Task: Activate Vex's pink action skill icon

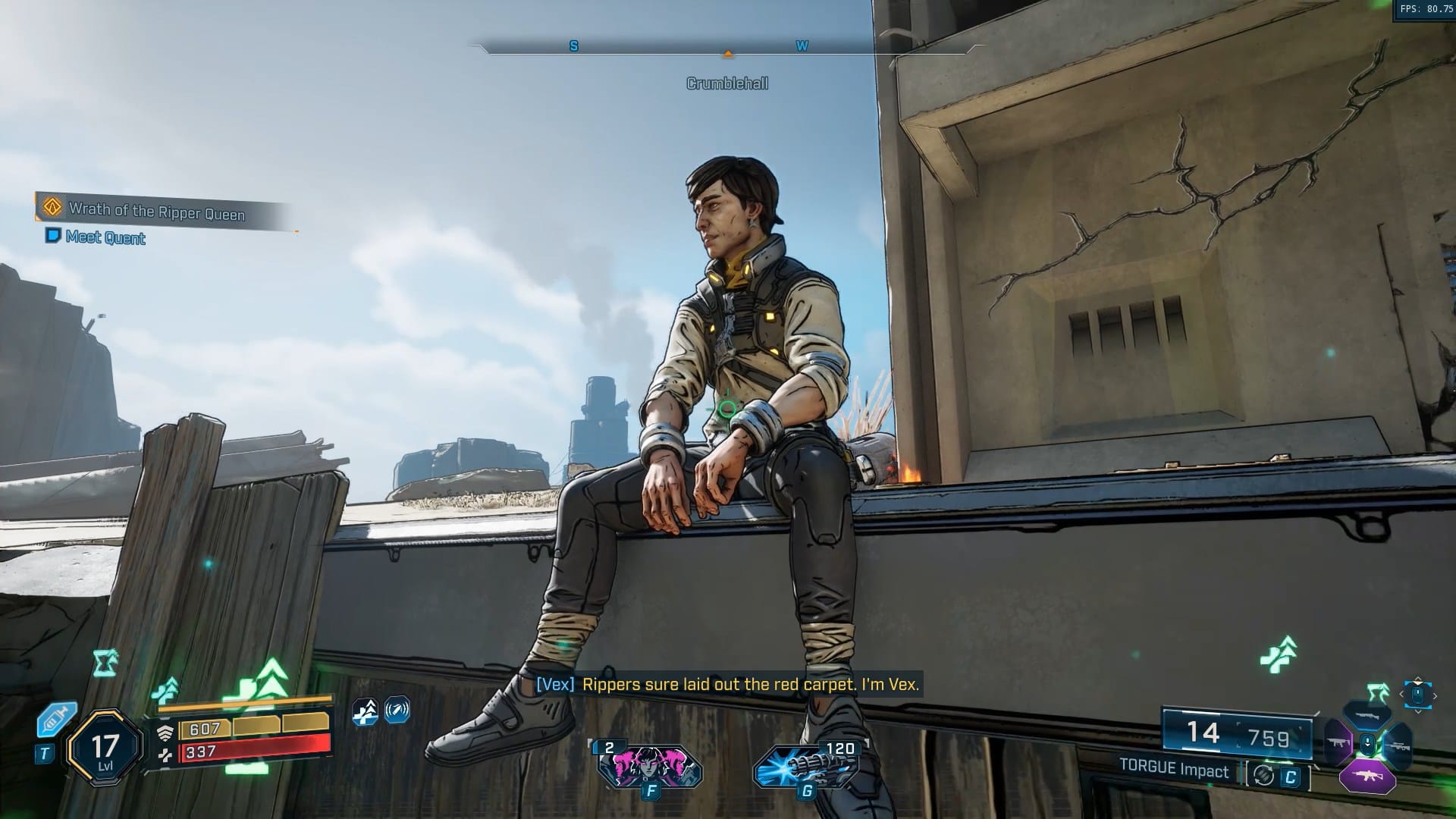Action: point(650,765)
